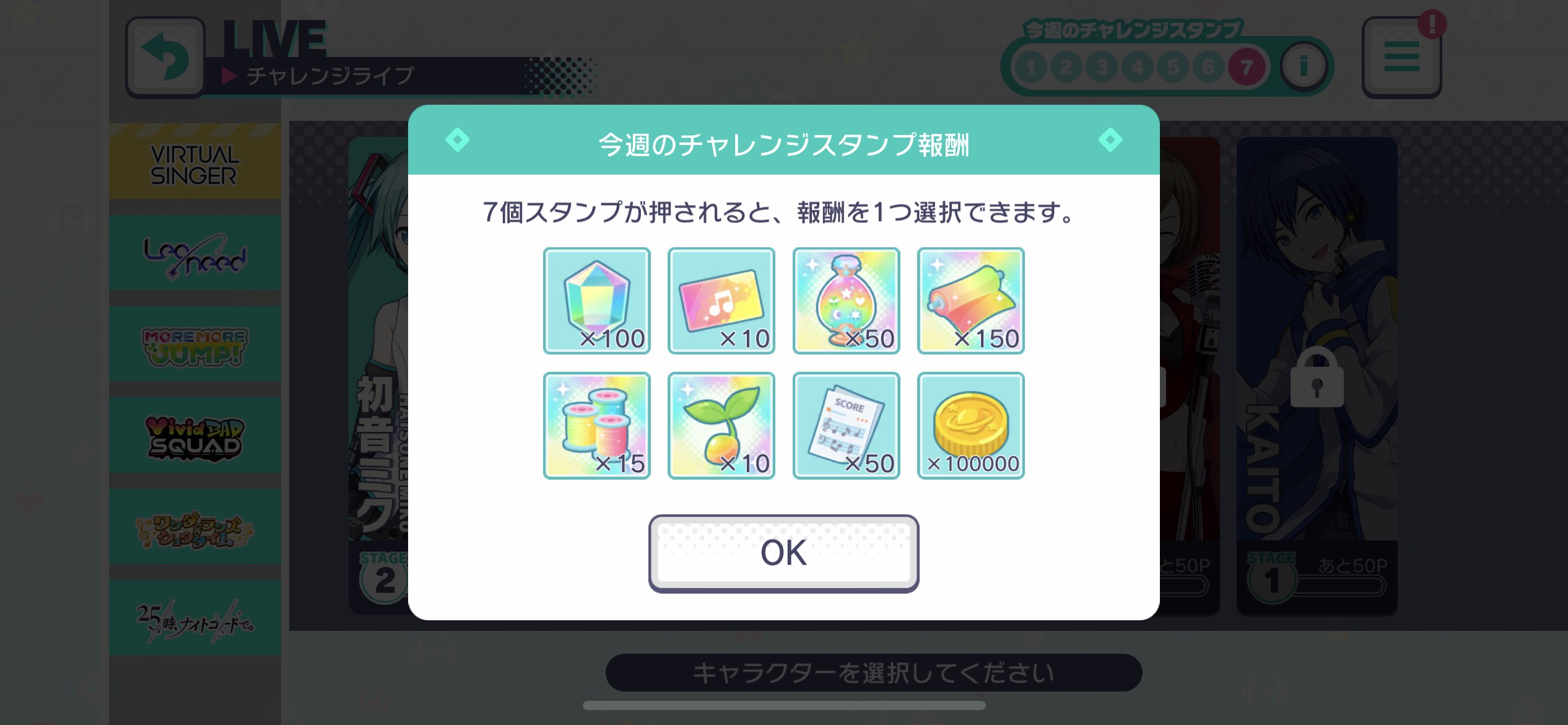Open the MORE MORE JUMP! group
Image resolution: width=1568 pixels, height=725 pixels.
(194, 345)
